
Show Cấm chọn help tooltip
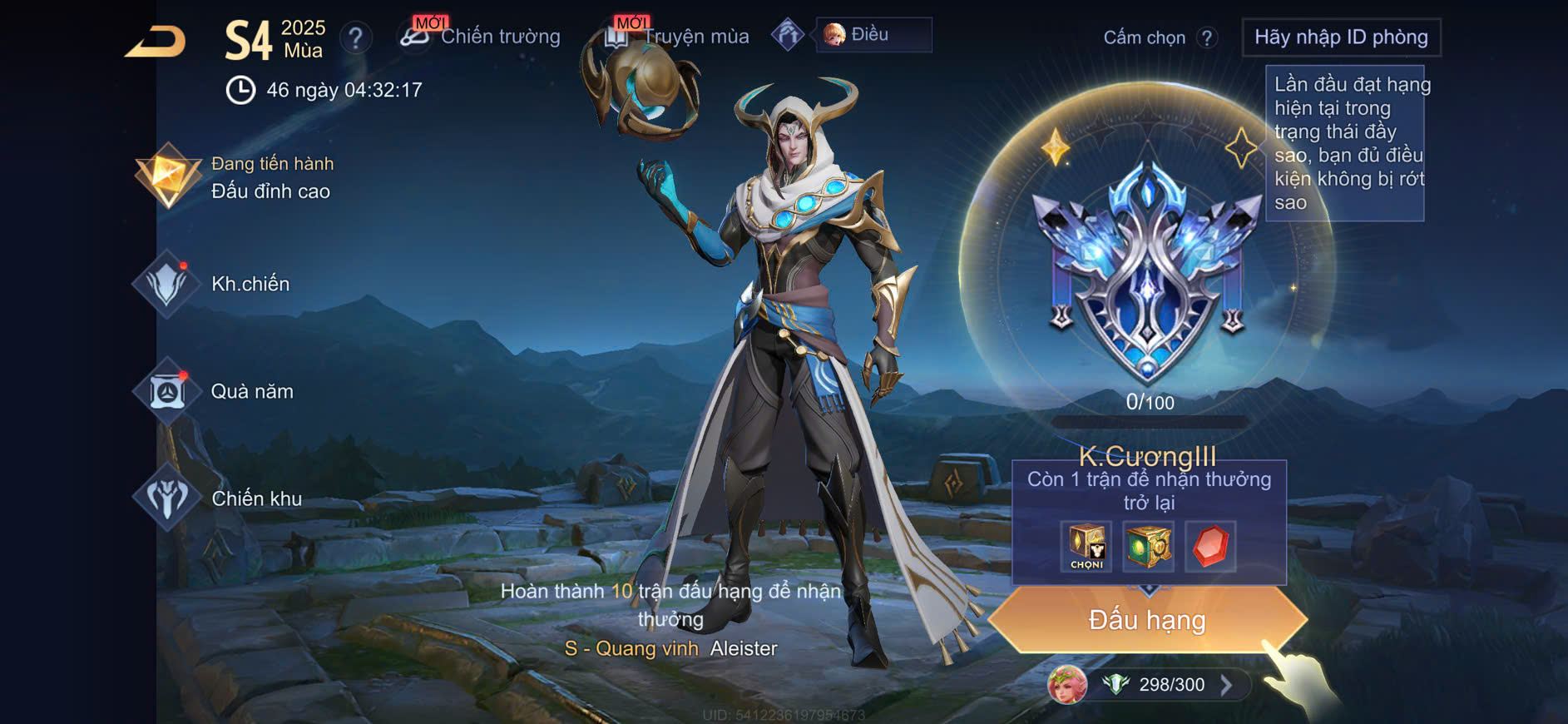tap(1207, 37)
